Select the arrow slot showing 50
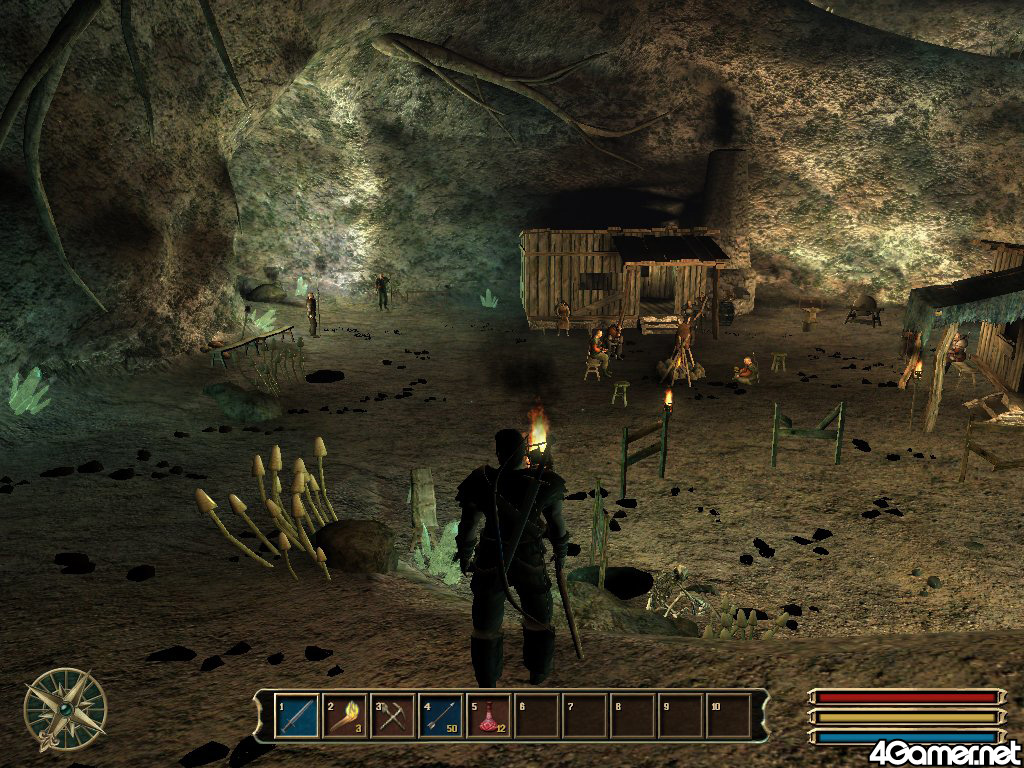 [x=441, y=716]
